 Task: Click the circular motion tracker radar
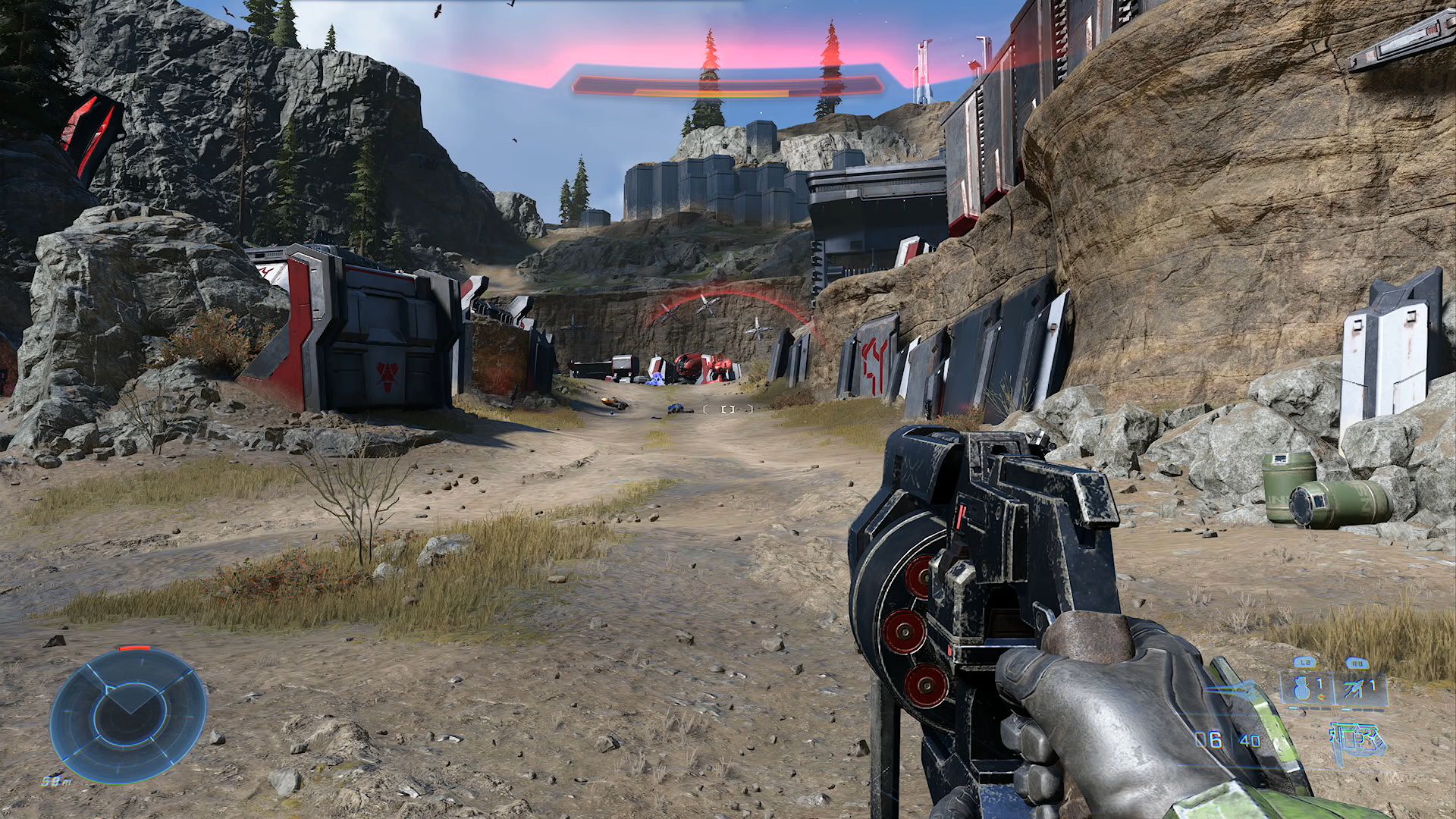click(x=128, y=715)
